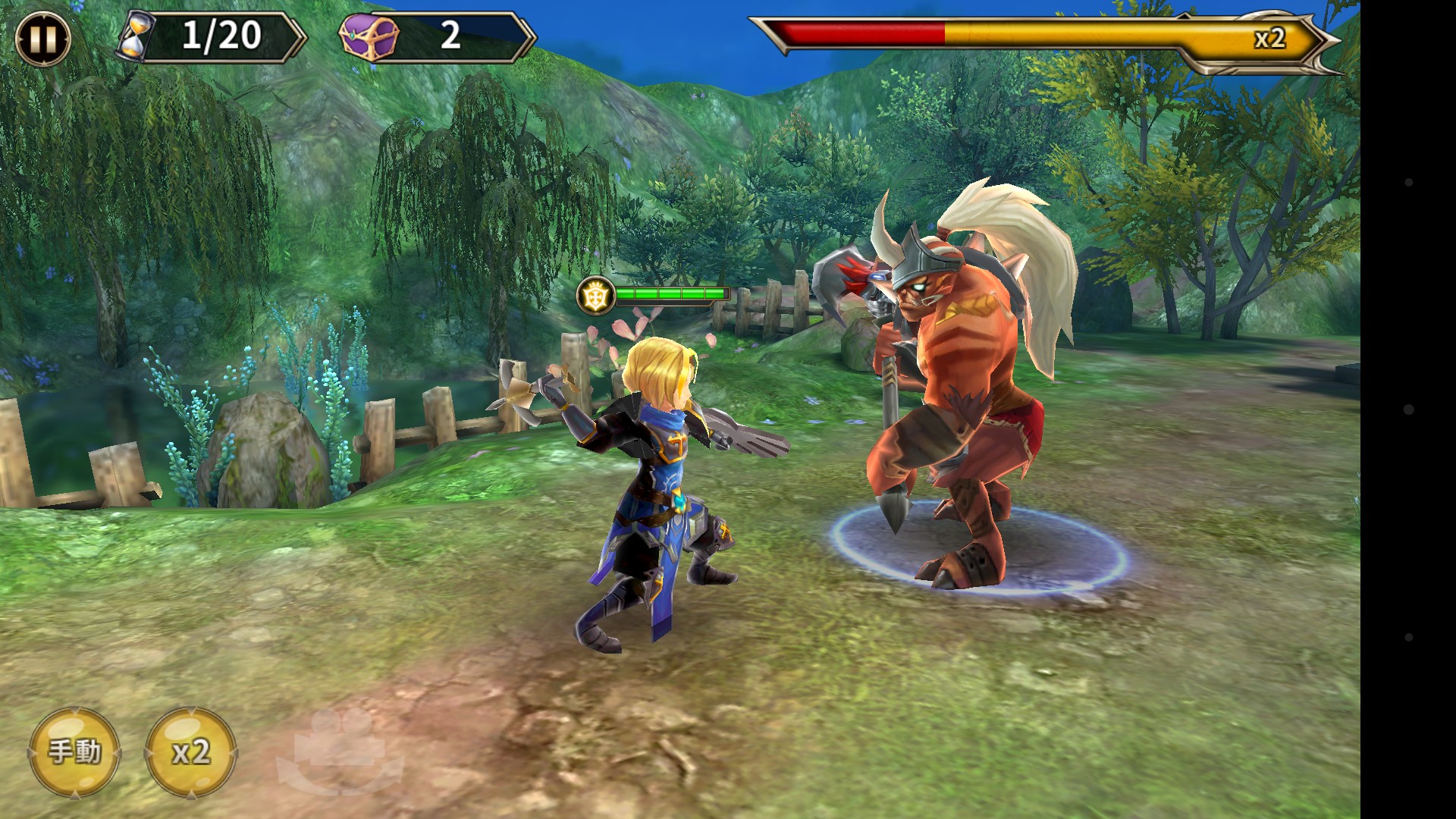Screen dimensions: 1456x819
Task: Switch the x2 battle speed button
Action: pos(190,752)
